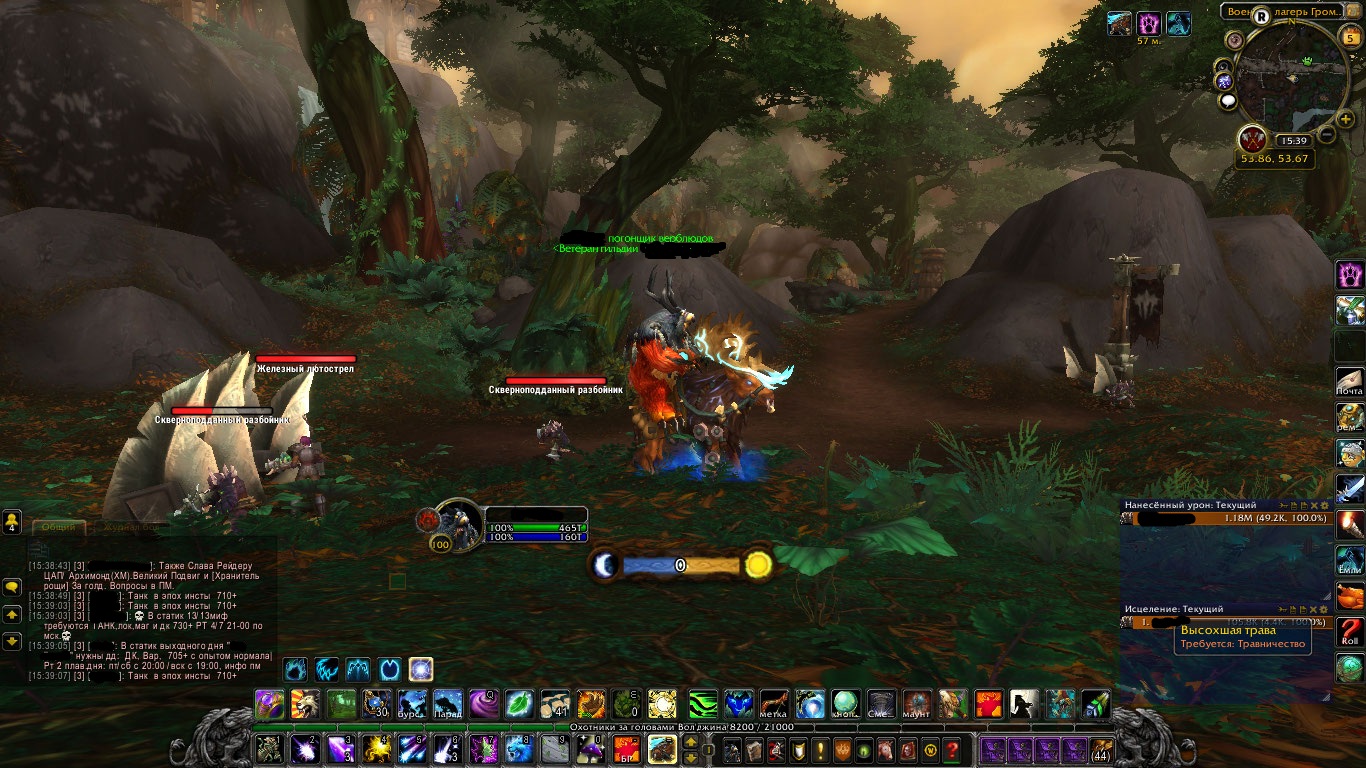This screenshot has height=768, width=1366.
Task: Open the calendar showing day 5
Action: pyautogui.click(x=1350, y=39)
